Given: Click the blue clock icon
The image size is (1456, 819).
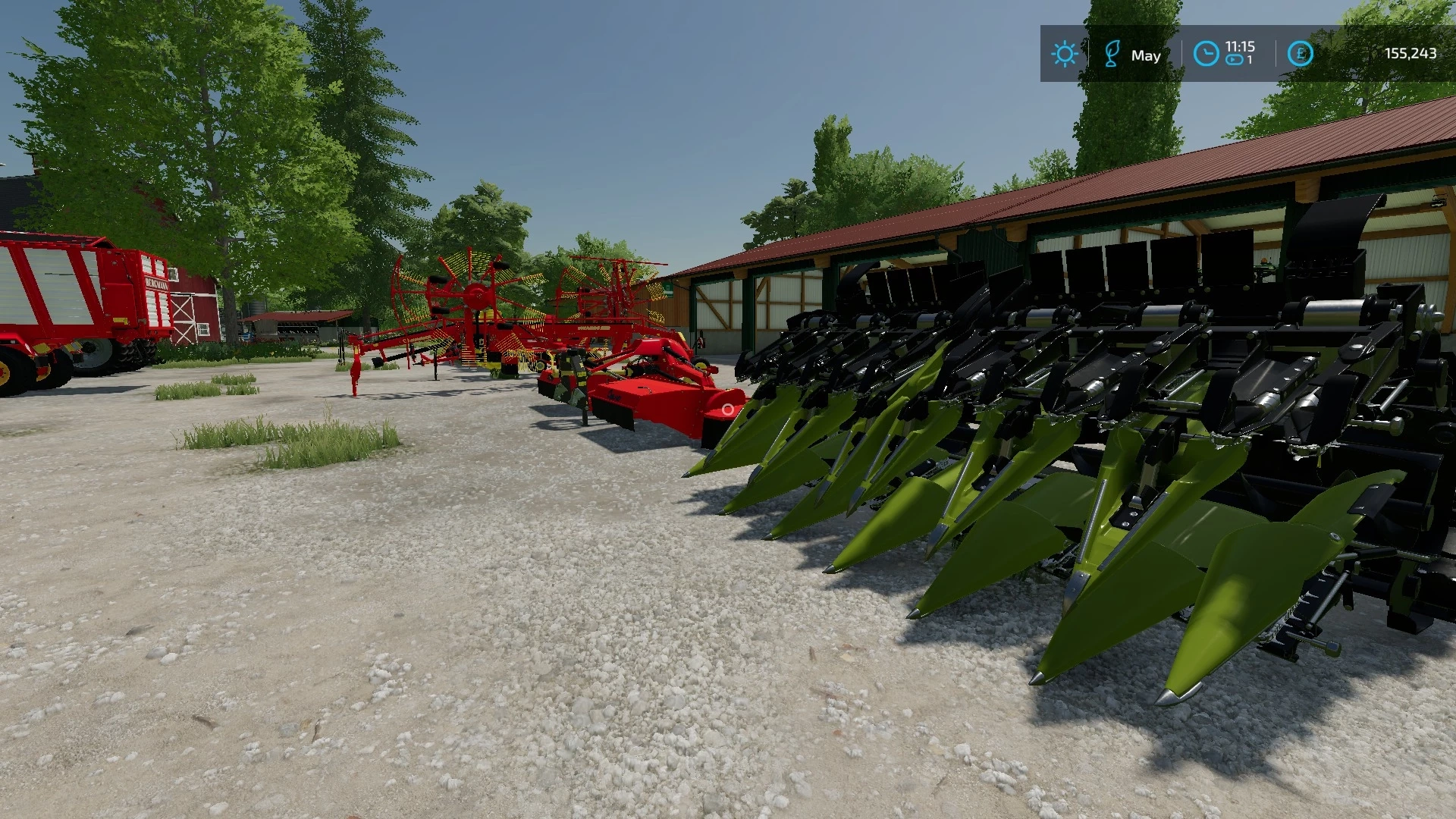Looking at the screenshot, I should 1206,53.
